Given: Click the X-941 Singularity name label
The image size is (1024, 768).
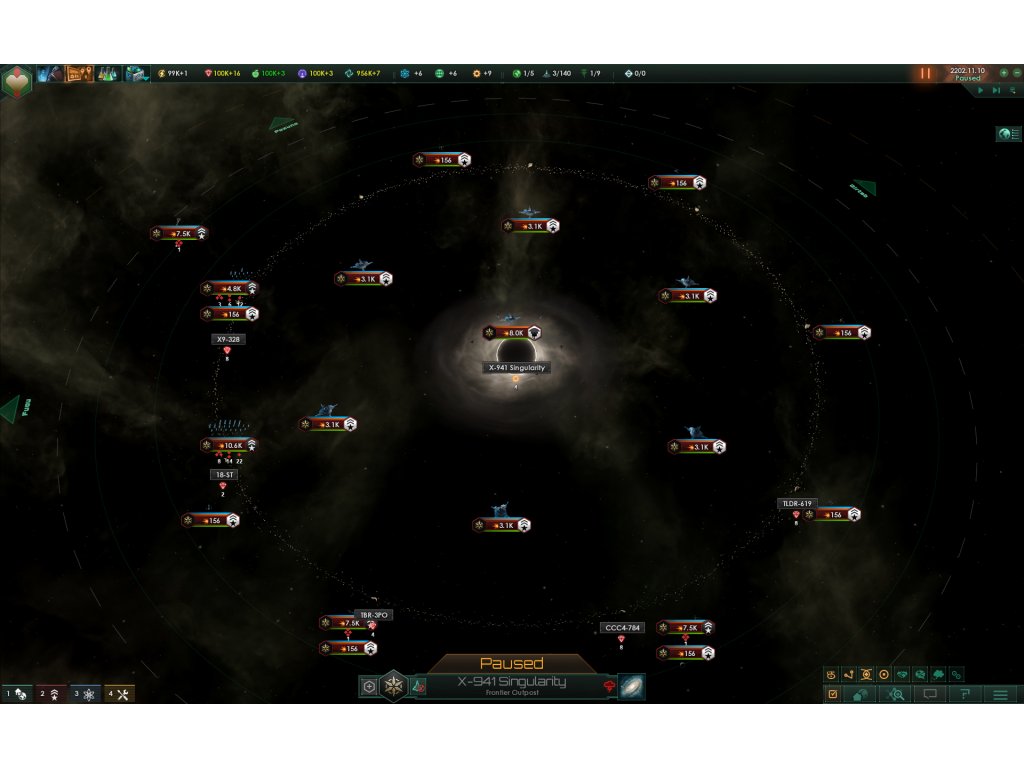Looking at the screenshot, I should pos(517,368).
